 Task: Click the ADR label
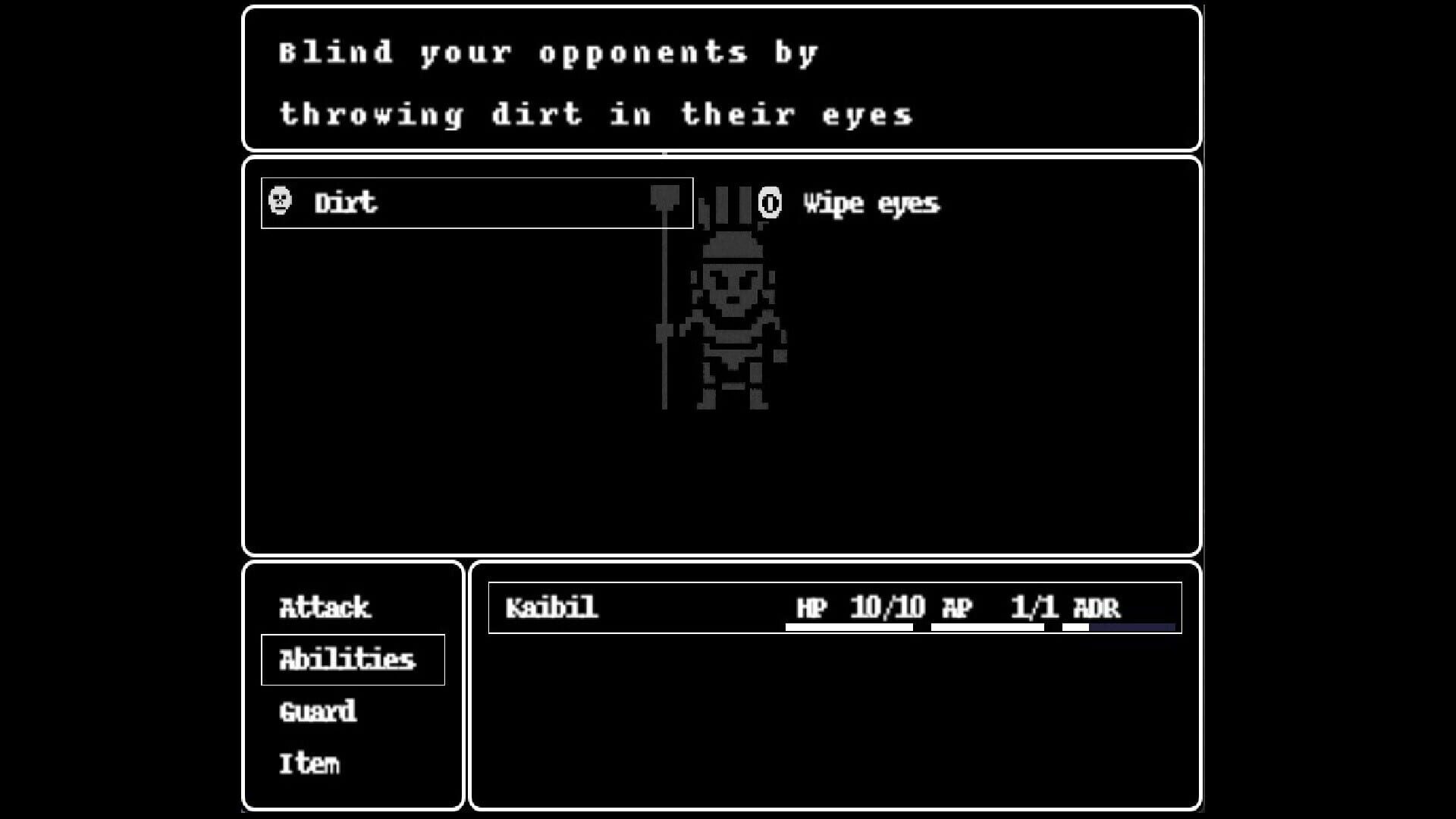pyautogui.click(x=1097, y=606)
